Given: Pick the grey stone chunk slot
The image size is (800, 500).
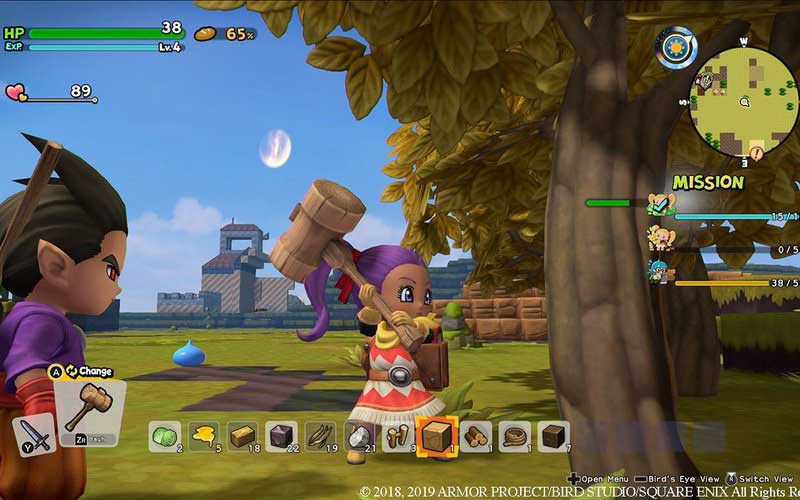Looking at the screenshot, I should tap(358, 436).
